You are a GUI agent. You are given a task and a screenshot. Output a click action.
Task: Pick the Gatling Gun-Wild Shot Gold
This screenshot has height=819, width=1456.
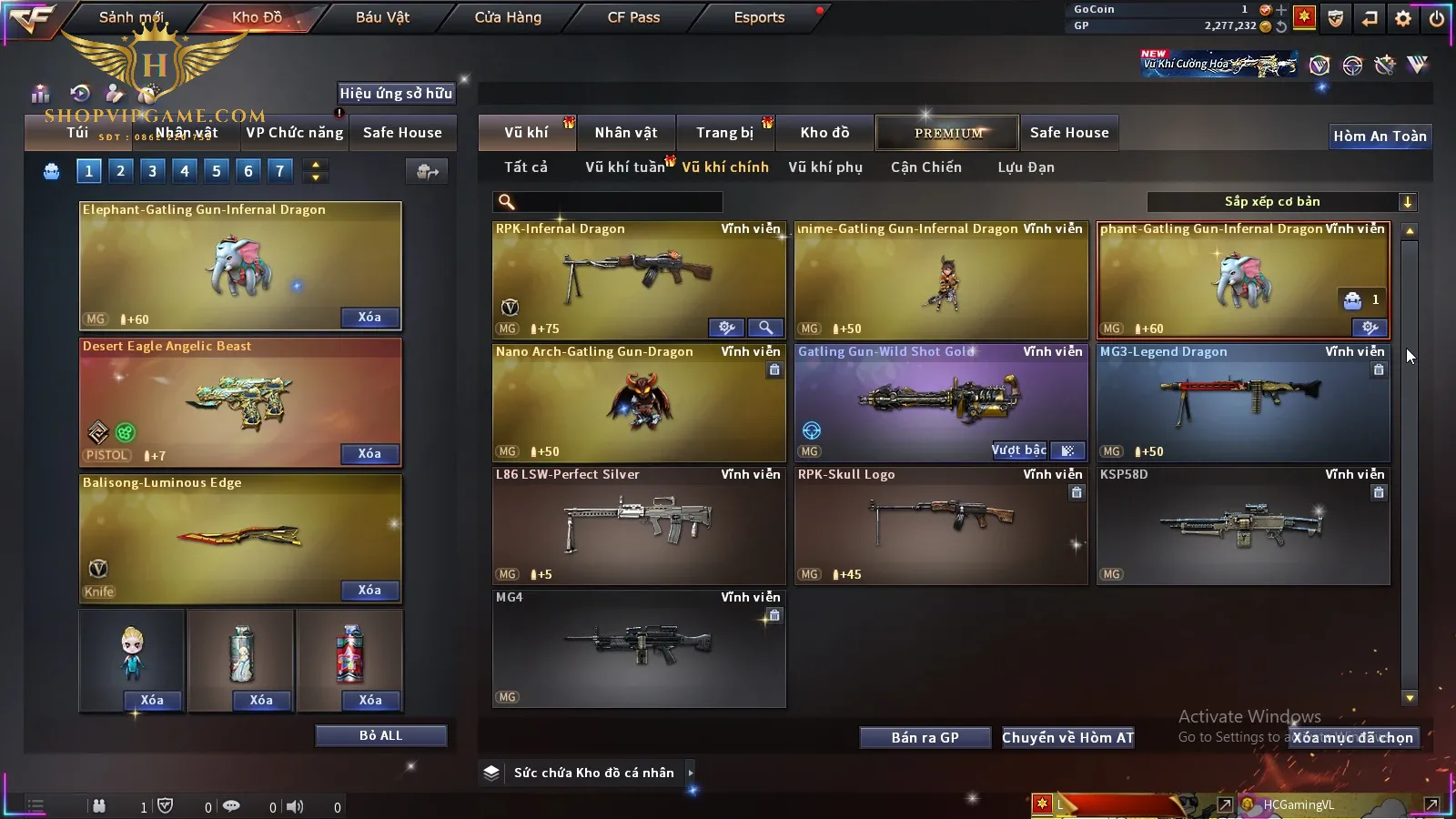pyautogui.click(x=941, y=402)
